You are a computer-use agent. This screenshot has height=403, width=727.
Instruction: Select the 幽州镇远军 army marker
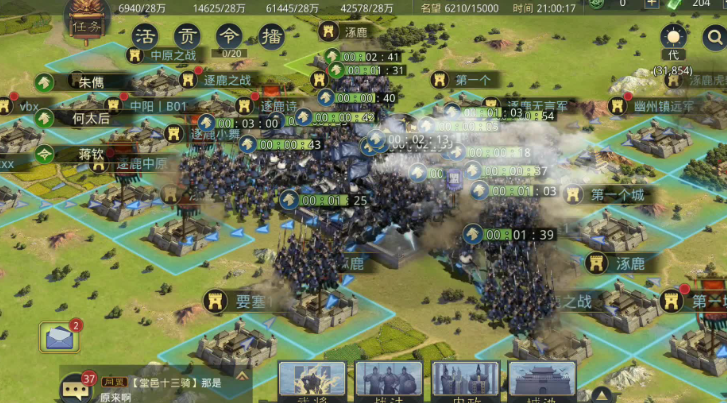pos(658,105)
